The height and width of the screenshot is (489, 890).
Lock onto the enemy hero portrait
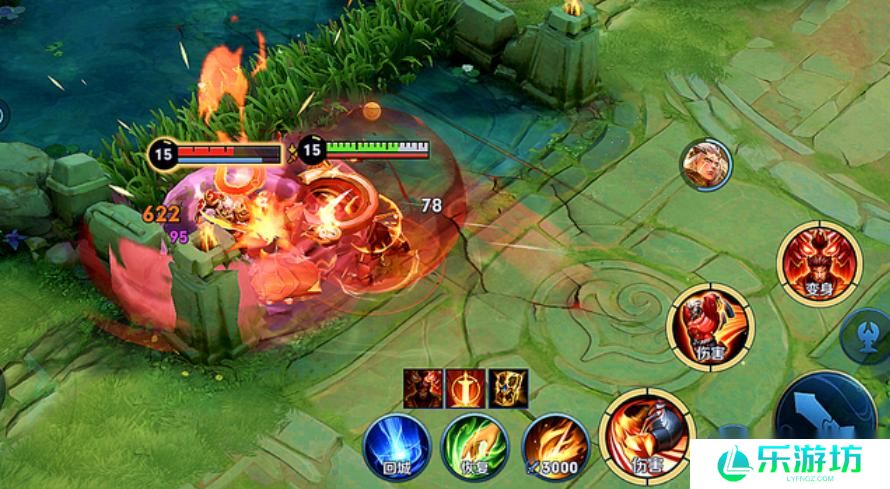coord(706,163)
